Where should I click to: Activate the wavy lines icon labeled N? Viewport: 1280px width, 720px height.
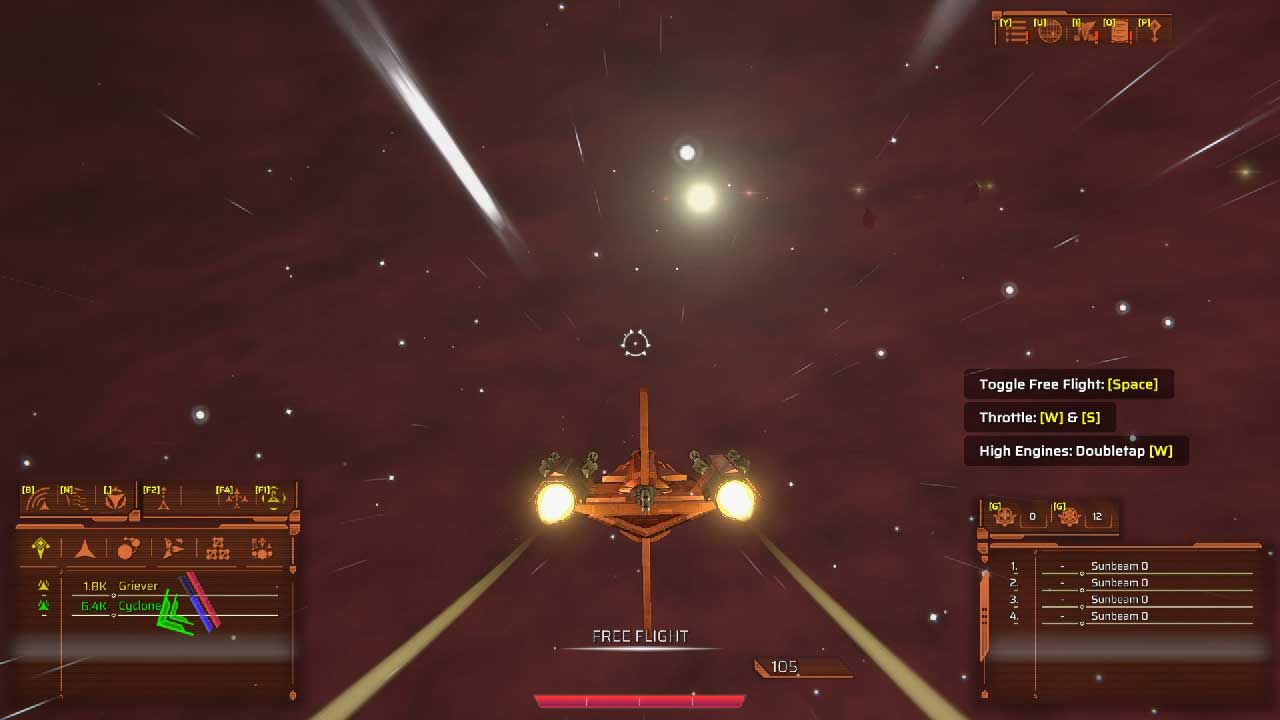(76, 499)
